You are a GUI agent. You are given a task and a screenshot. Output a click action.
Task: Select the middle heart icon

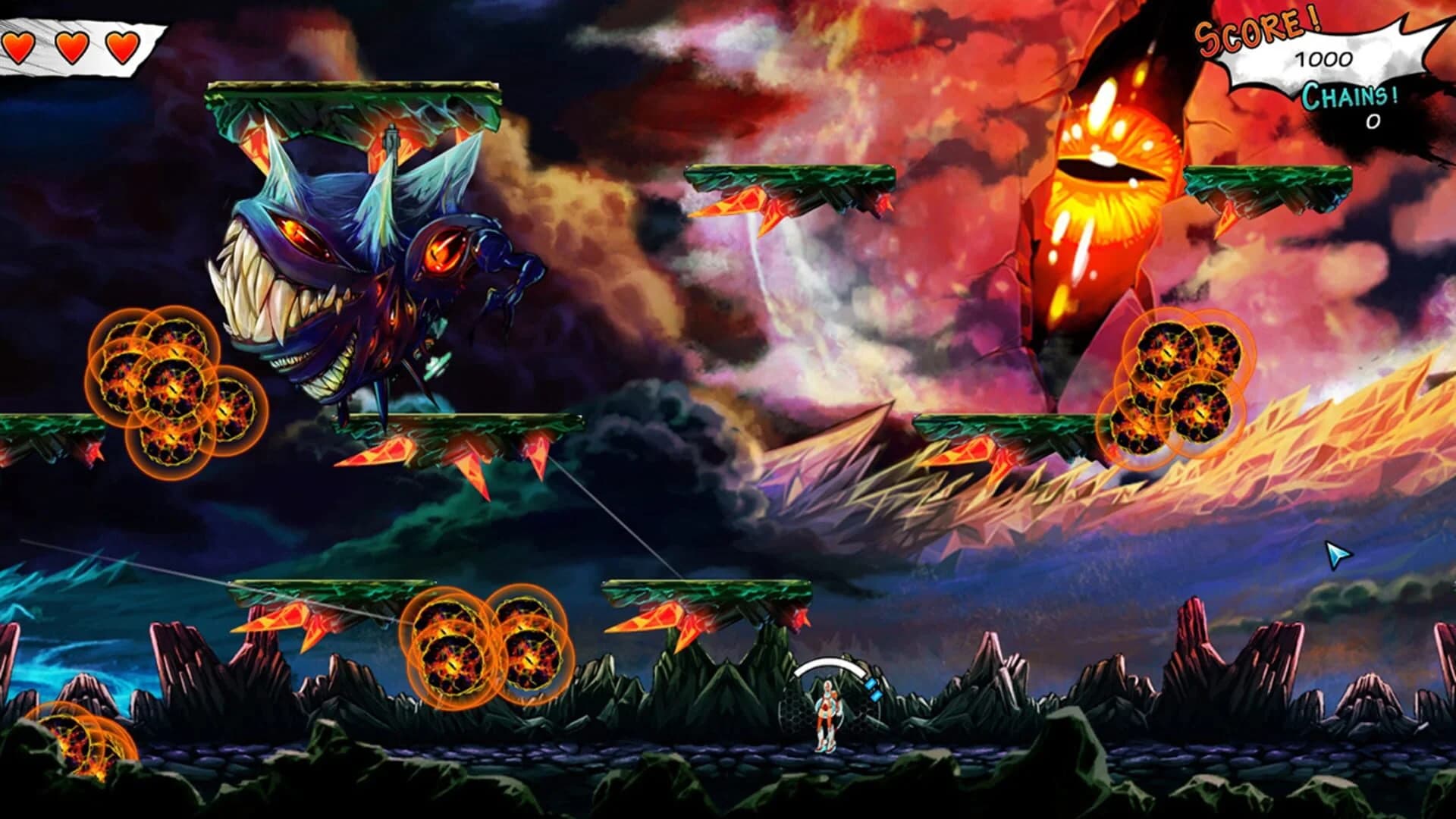pyautogui.click(x=71, y=45)
